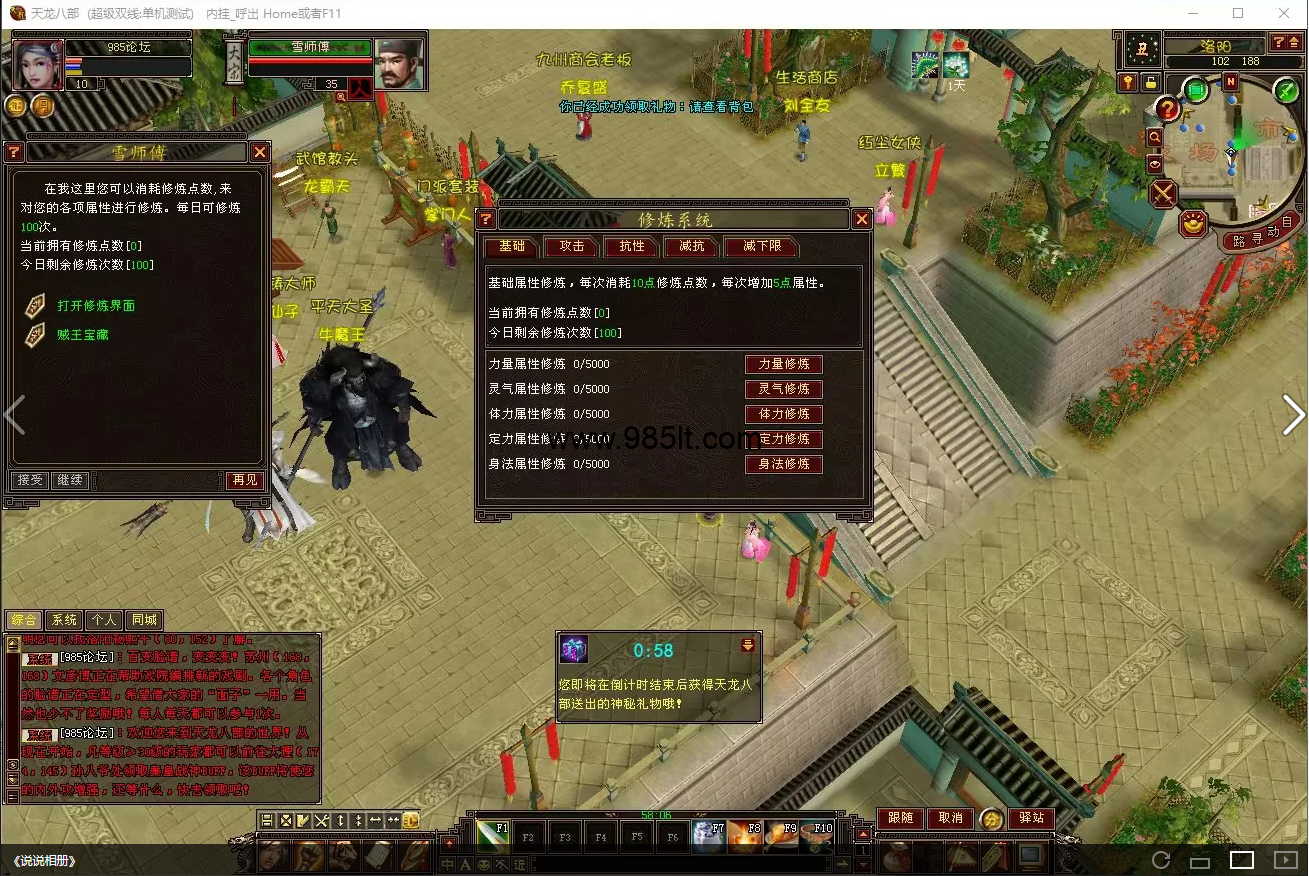Select the 减抗 tab
The height and width of the screenshot is (876, 1309).
point(692,246)
